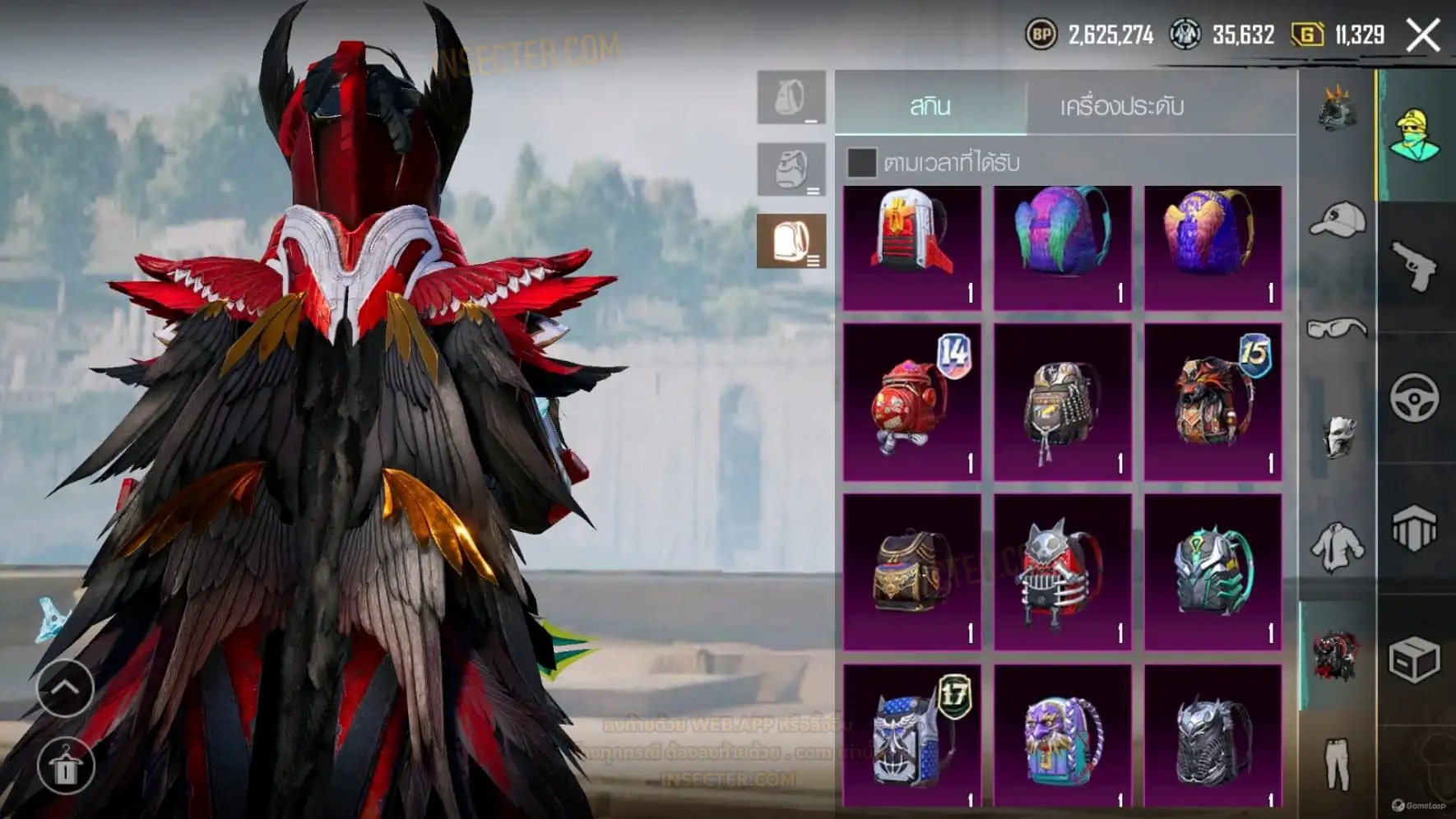Choose the red backpack with level 14 badge
This screenshot has width=1456, height=819.
[912, 401]
